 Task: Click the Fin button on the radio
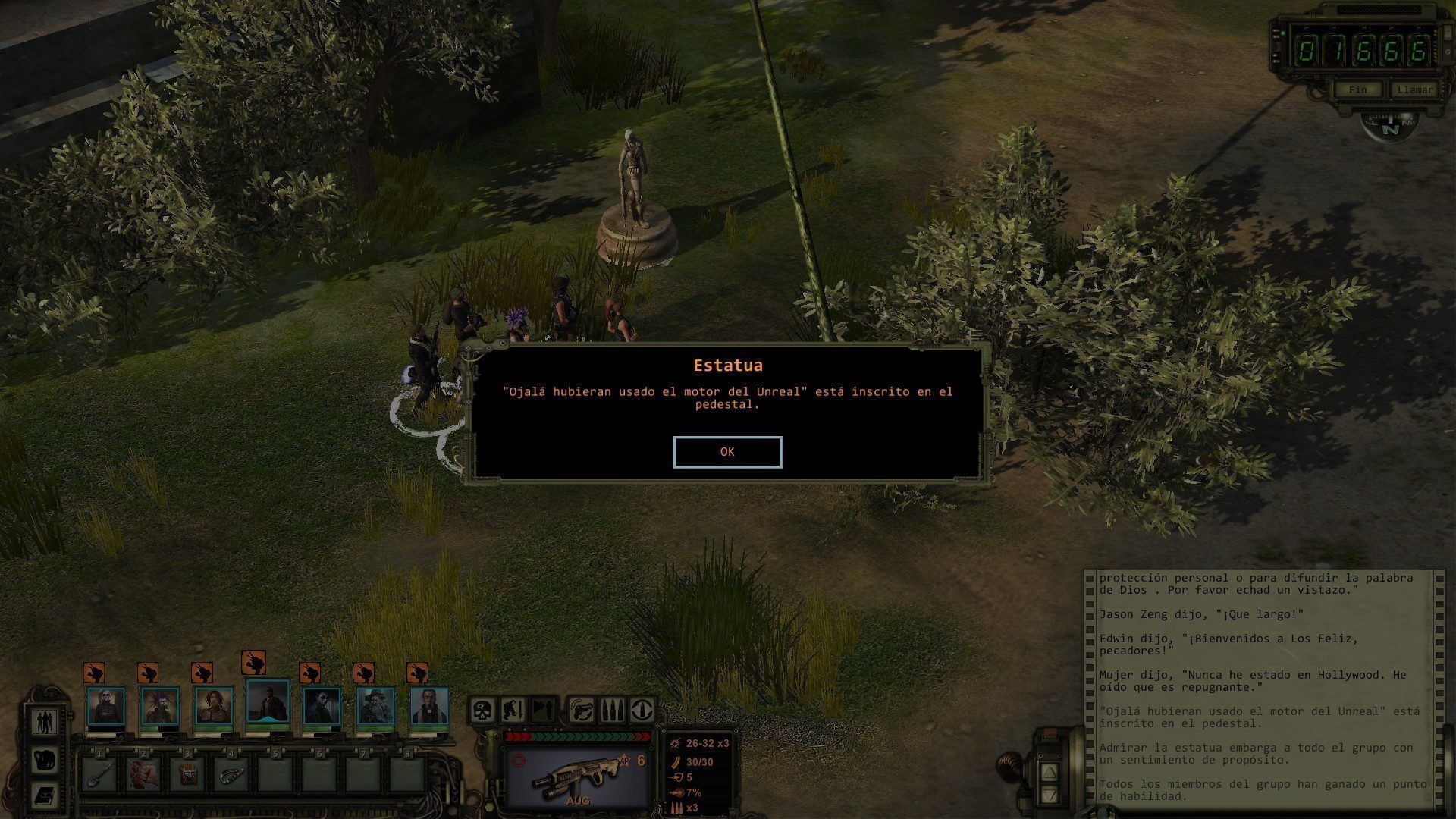click(x=1357, y=89)
